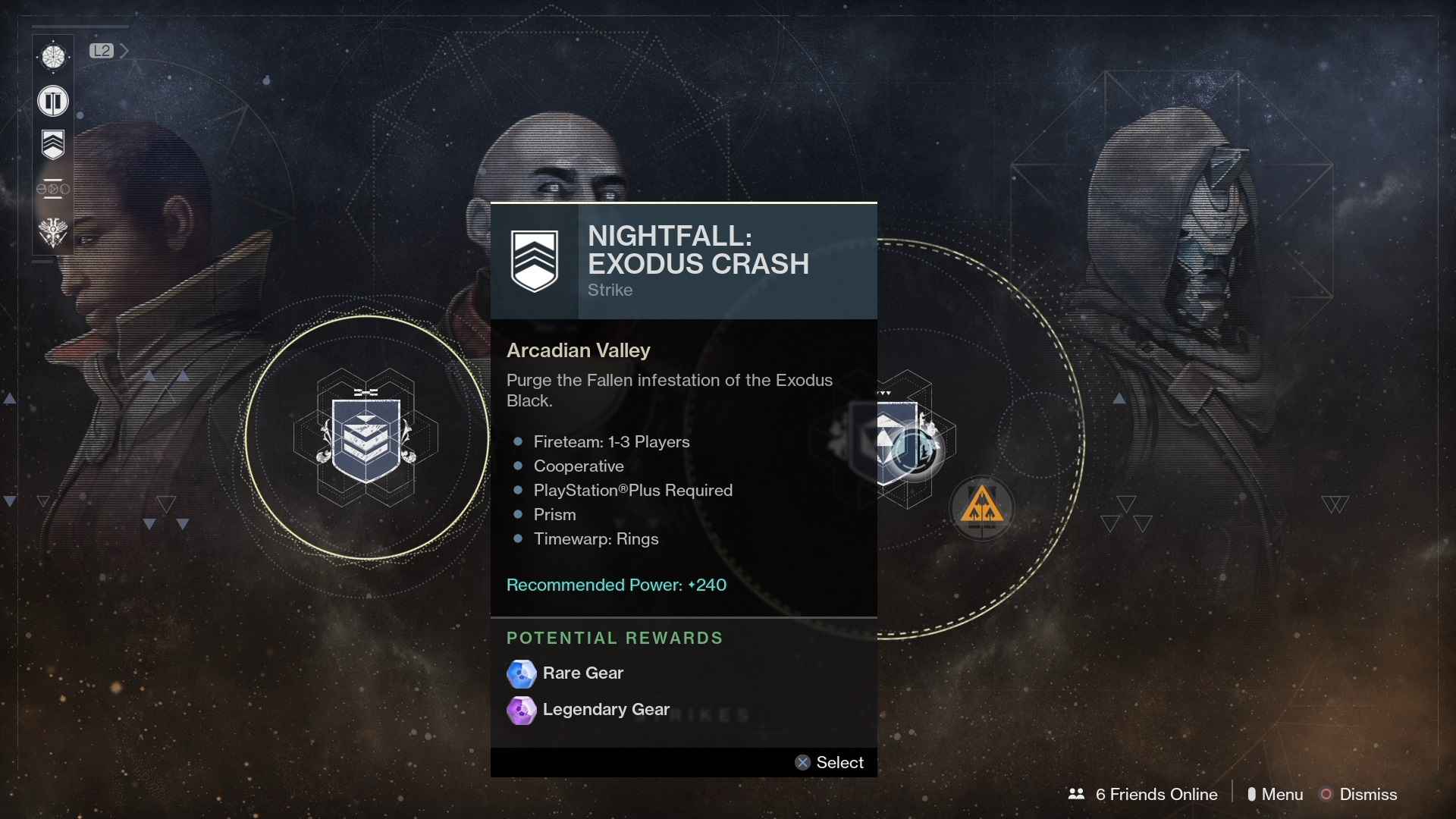Screen dimensions: 1456x819
Task: Open the round snowflake compass sidebar icon
Action: click(53, 57)
